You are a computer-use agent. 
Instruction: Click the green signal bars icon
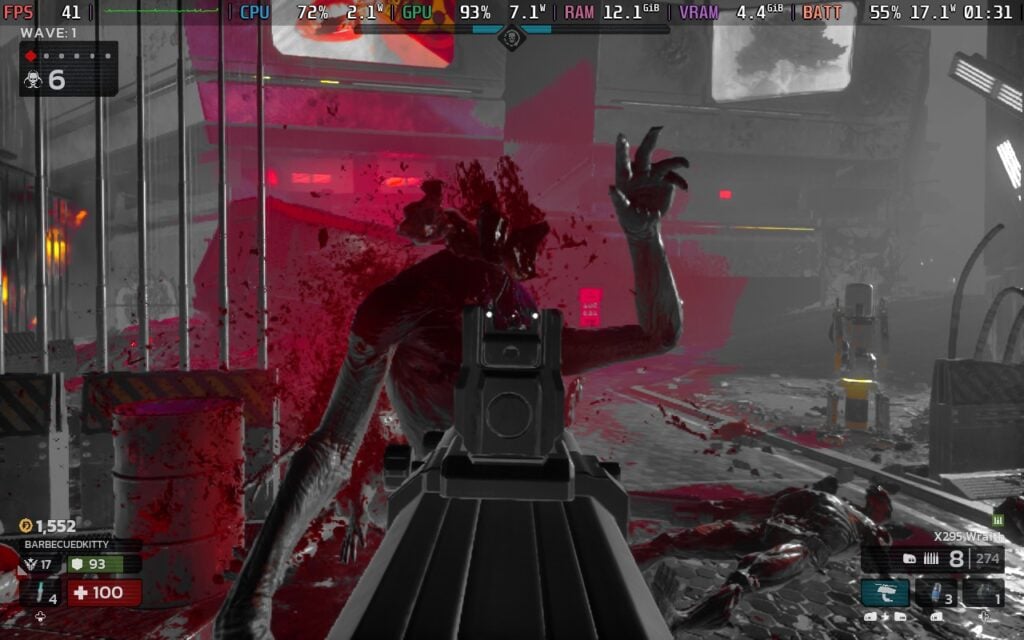tap(997, 520)
